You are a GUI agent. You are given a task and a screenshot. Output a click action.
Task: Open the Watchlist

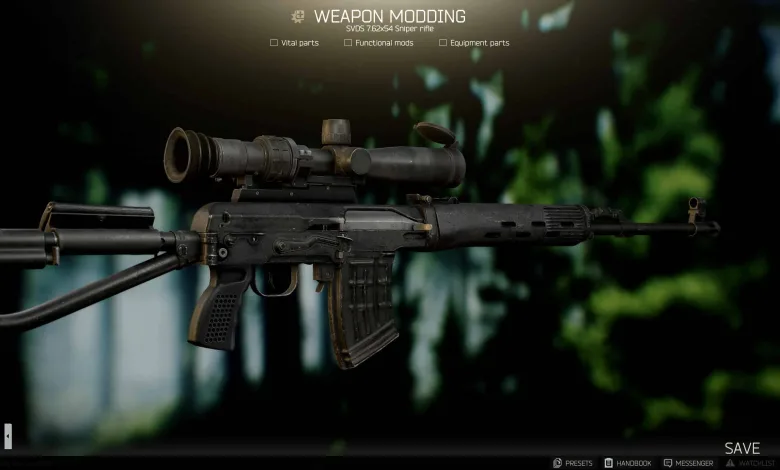749,463
